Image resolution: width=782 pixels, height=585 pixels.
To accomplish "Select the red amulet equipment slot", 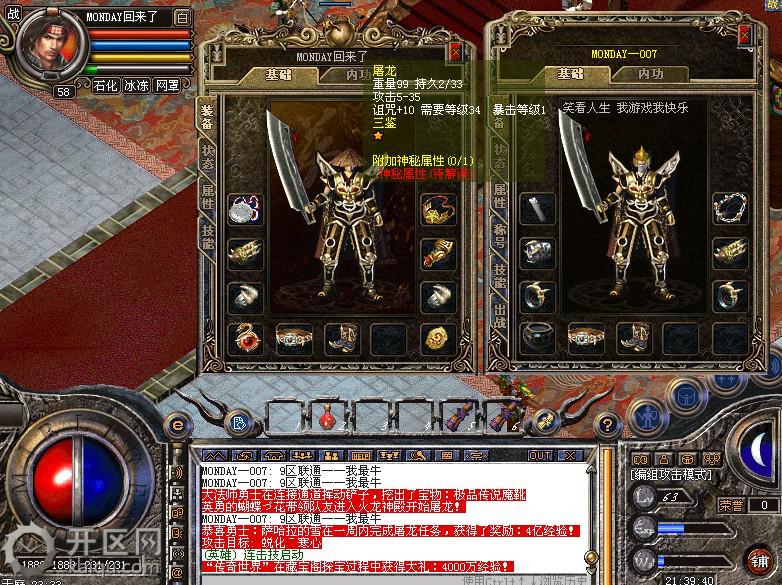I will tap(246, 337).
